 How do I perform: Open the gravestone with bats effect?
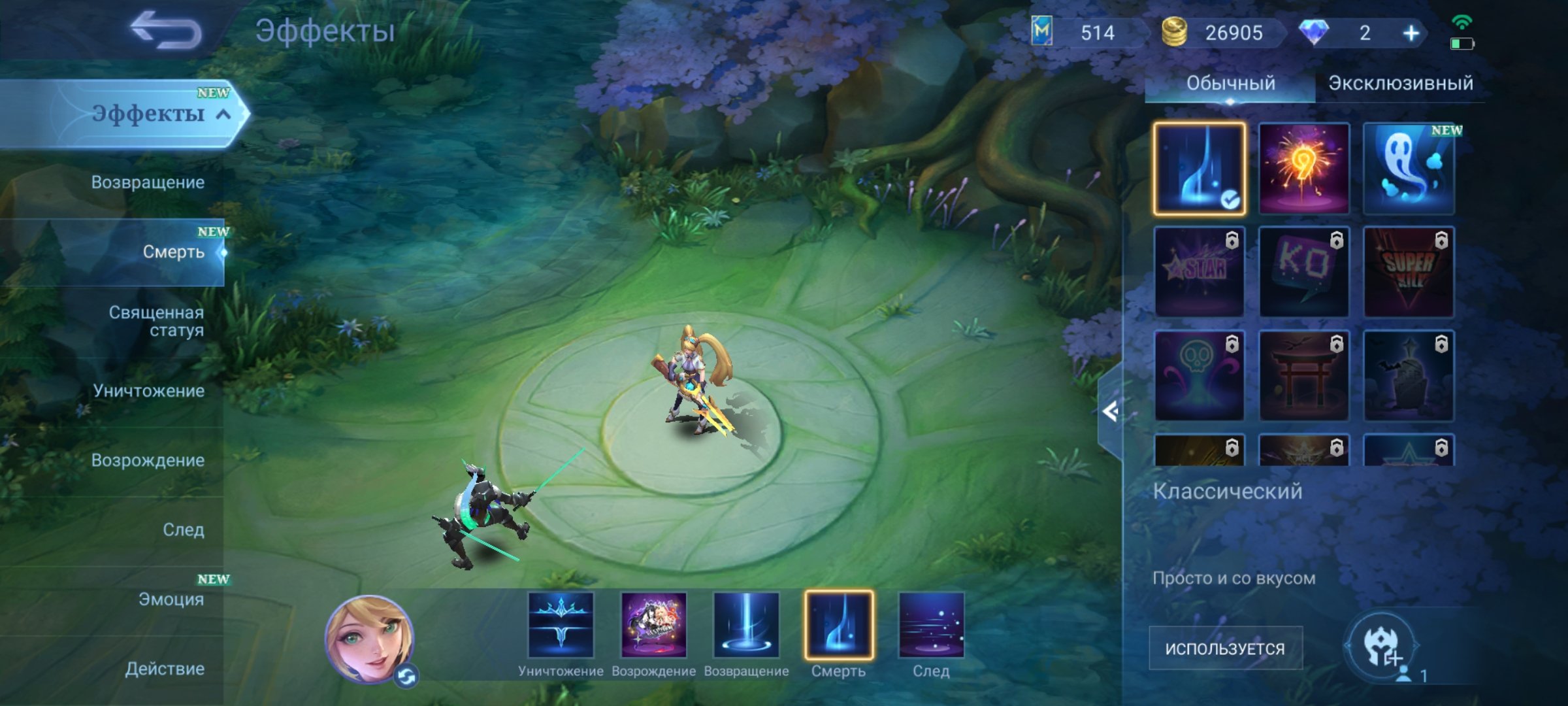tap(1408, 376)
